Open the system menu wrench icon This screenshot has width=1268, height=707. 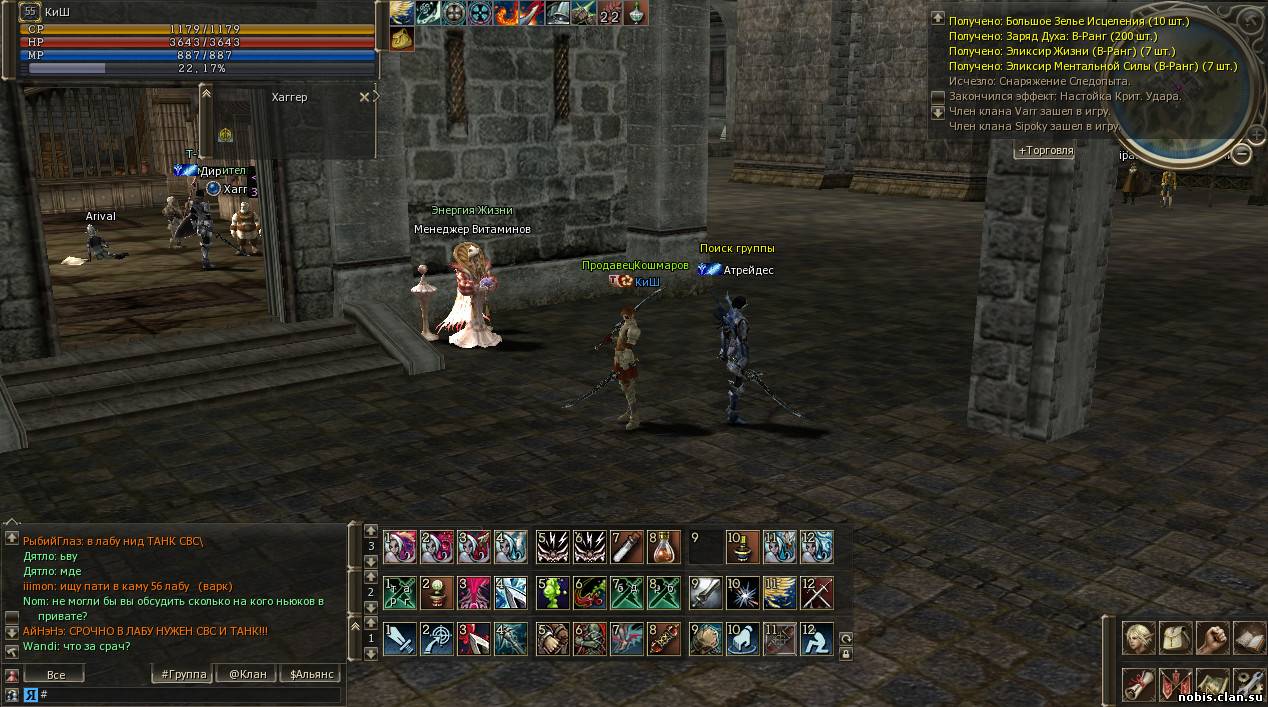1249,684
